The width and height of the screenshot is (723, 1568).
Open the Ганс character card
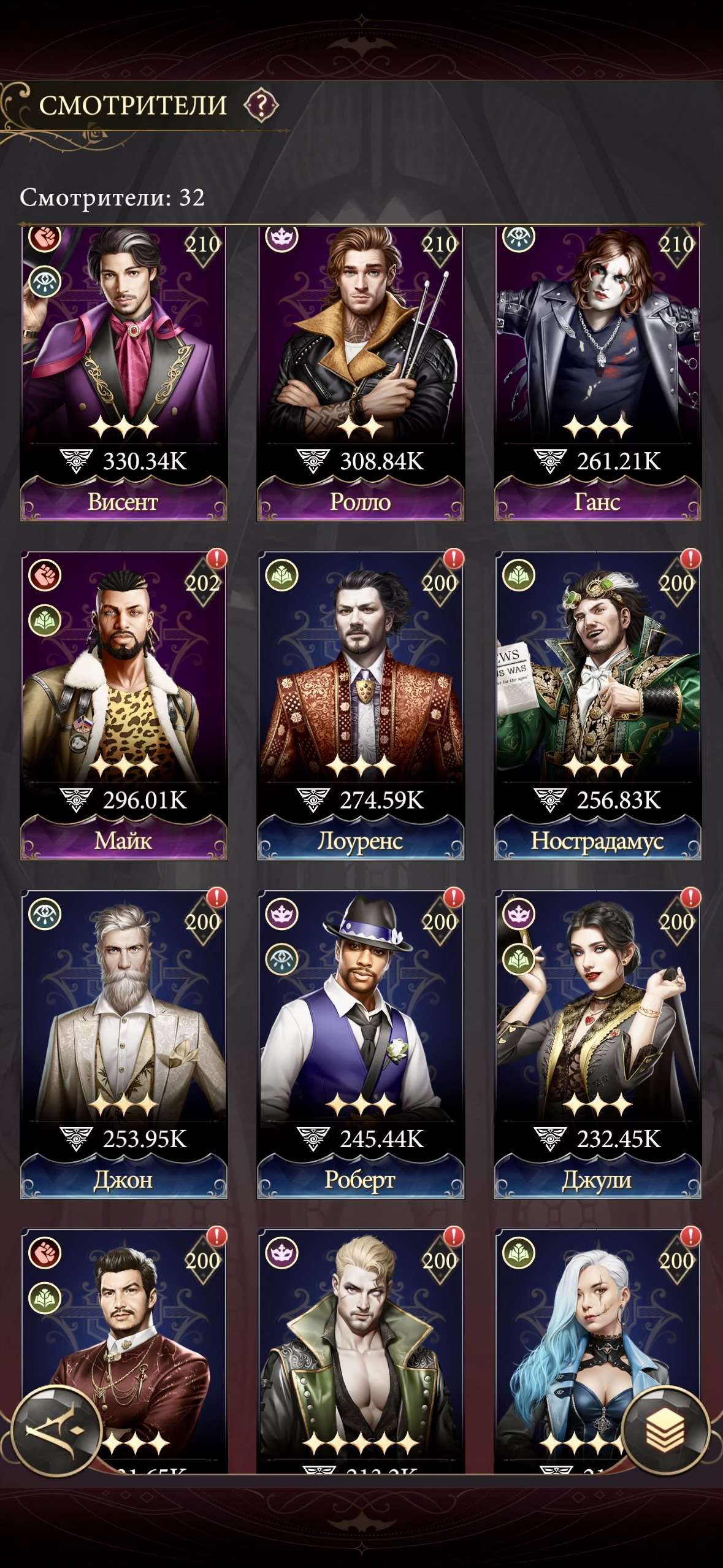tap(597, 368)
